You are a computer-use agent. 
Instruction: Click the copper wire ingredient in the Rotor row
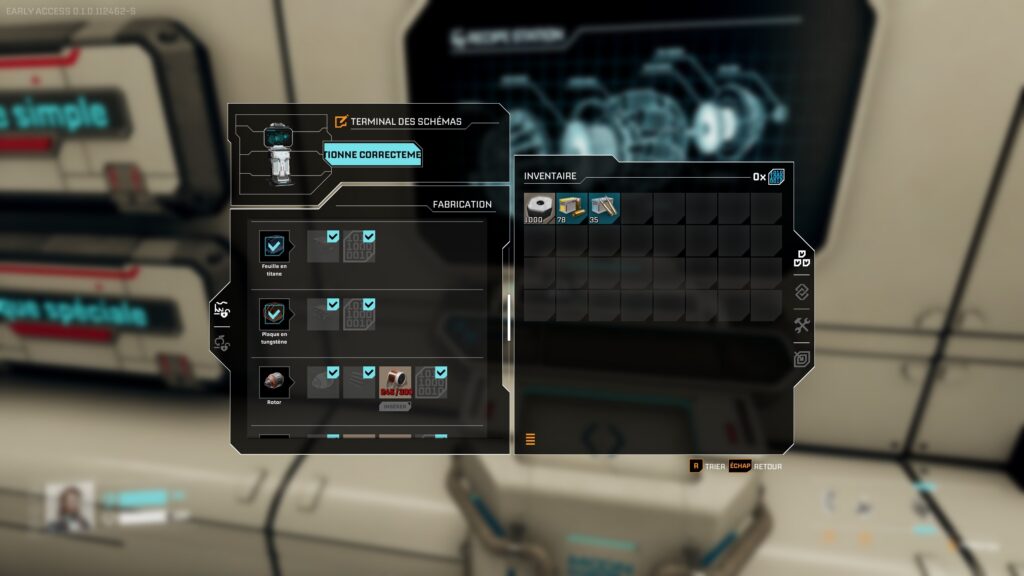(395, 381)
